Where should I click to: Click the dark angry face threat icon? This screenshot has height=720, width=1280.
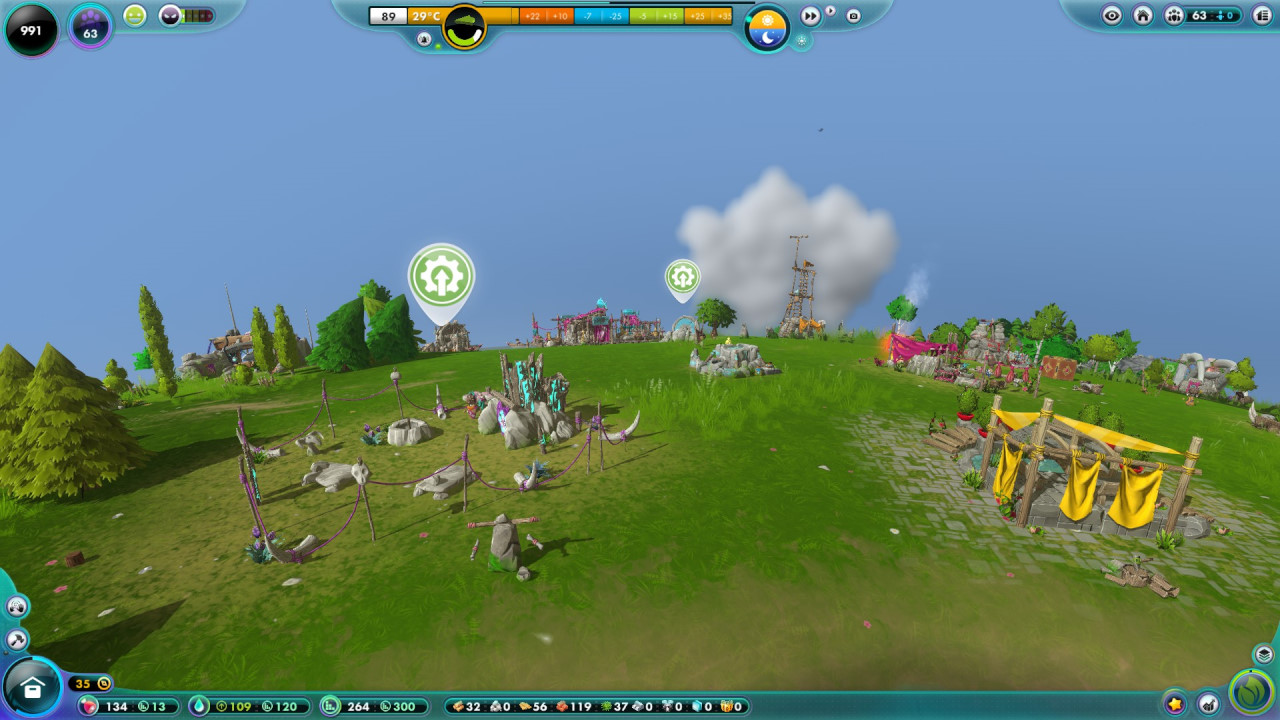tap(170, 15)
